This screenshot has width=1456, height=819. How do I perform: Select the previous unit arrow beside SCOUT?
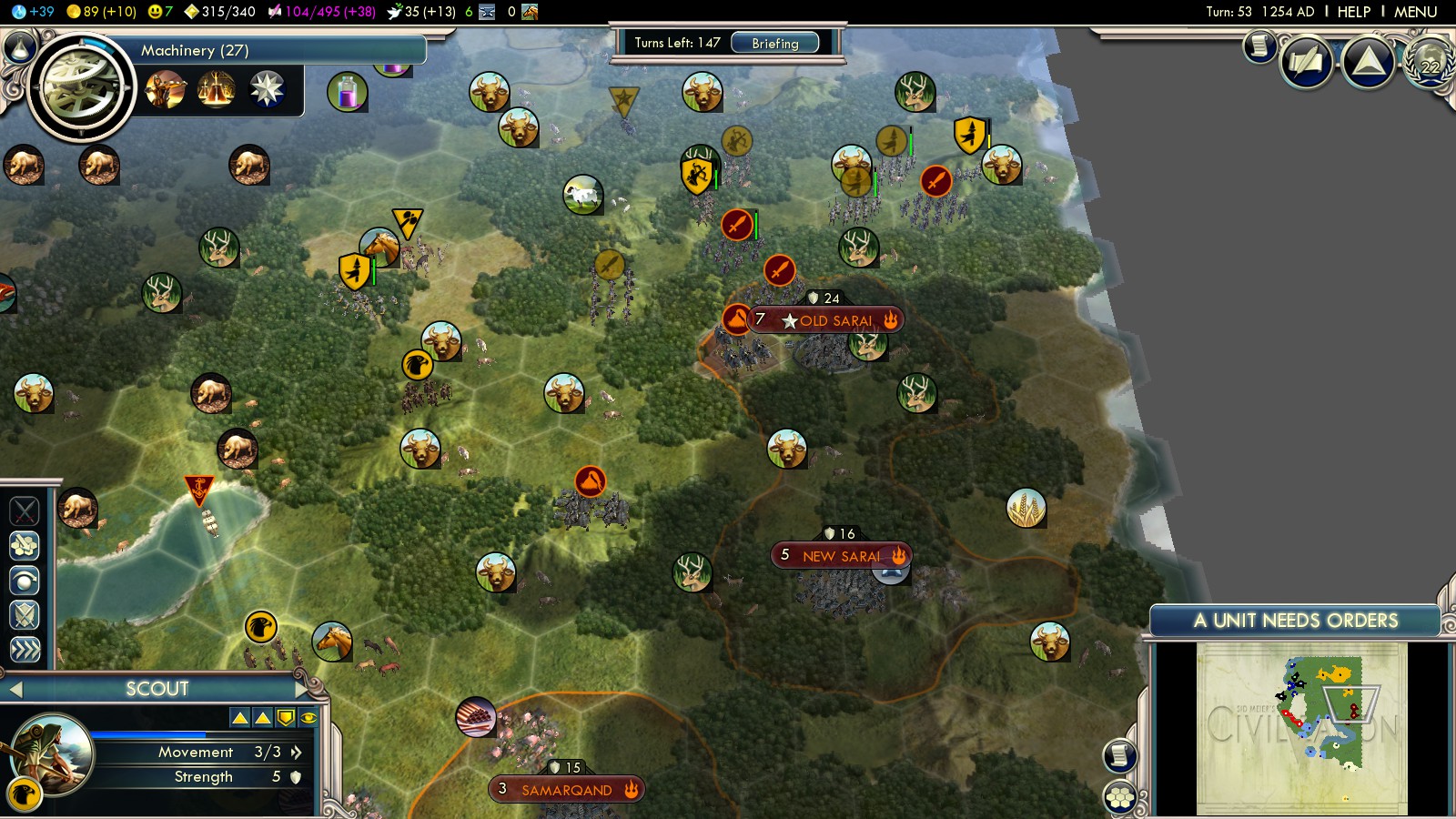point(15,690)
